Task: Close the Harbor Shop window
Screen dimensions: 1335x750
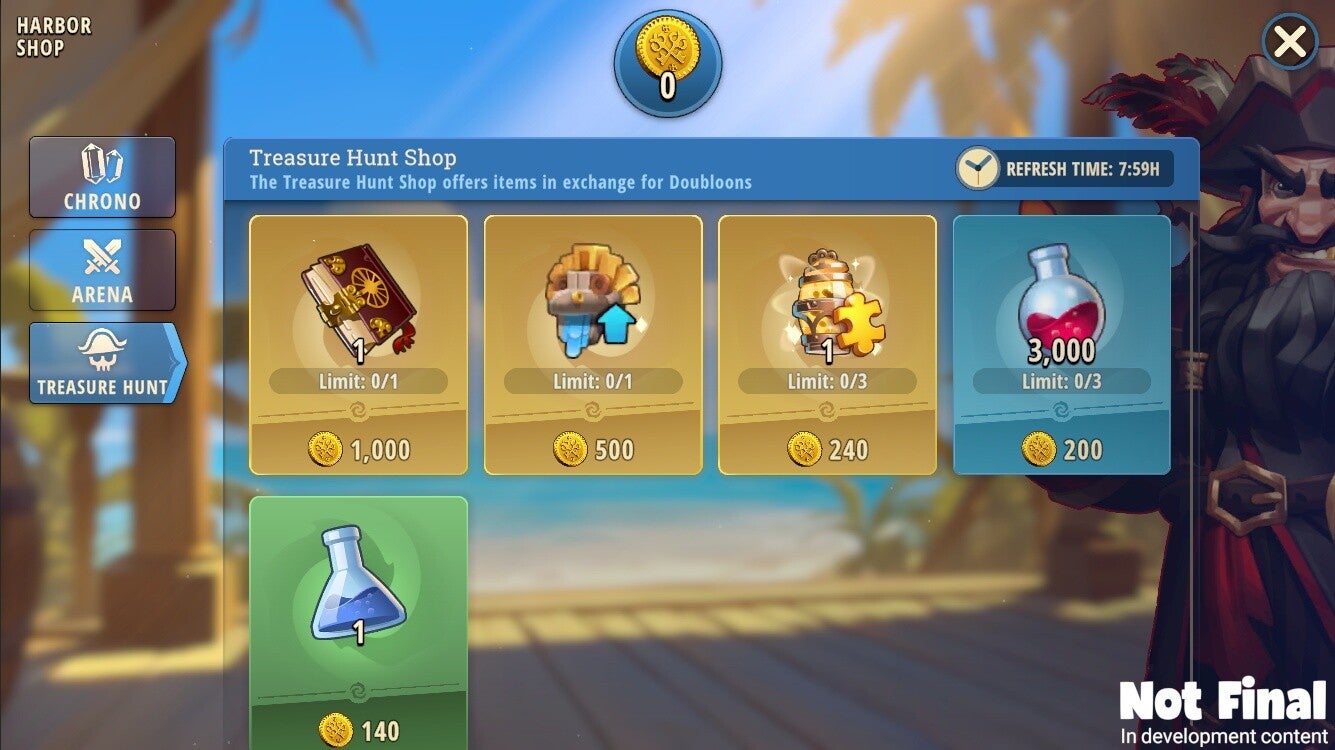Action: (1290, 43)
